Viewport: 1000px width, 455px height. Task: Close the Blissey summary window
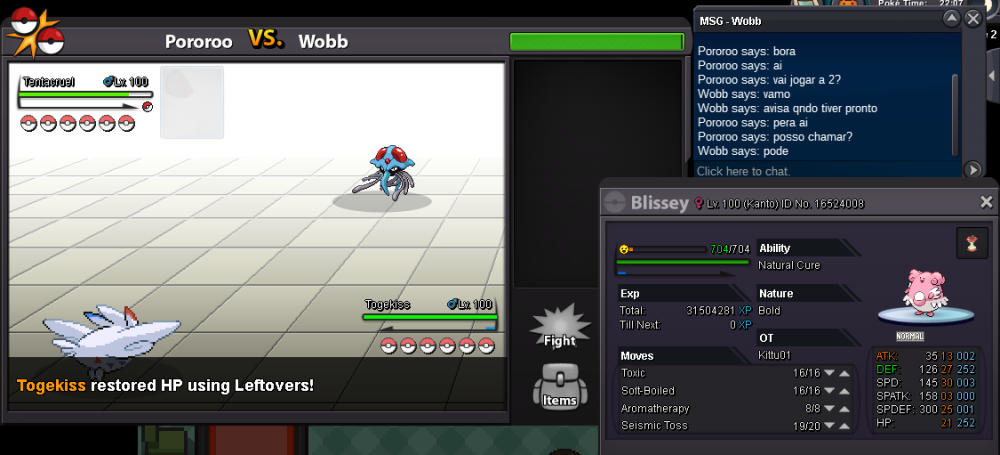tap(986, 202)
